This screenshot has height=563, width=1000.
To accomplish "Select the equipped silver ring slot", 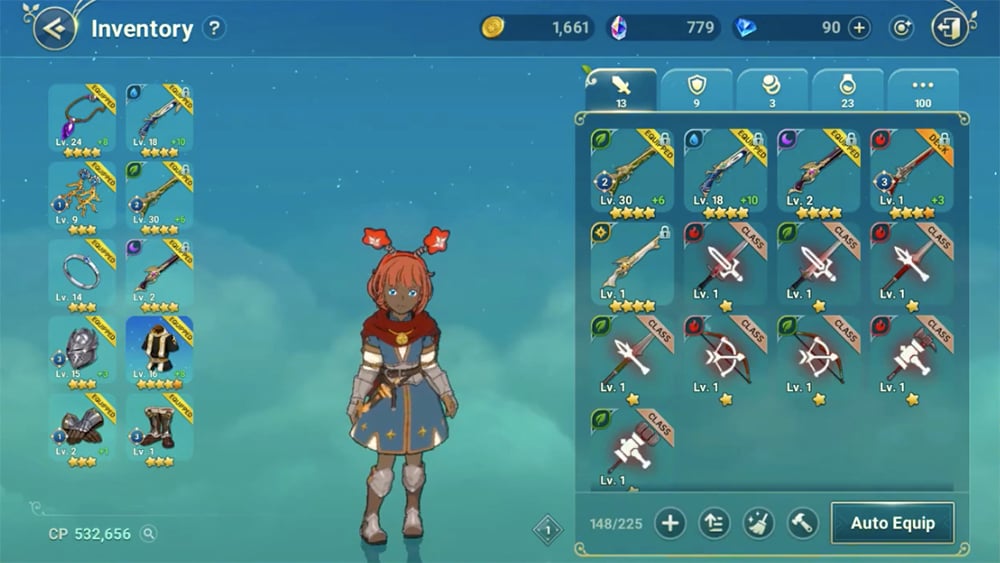I will click(82, 274).
